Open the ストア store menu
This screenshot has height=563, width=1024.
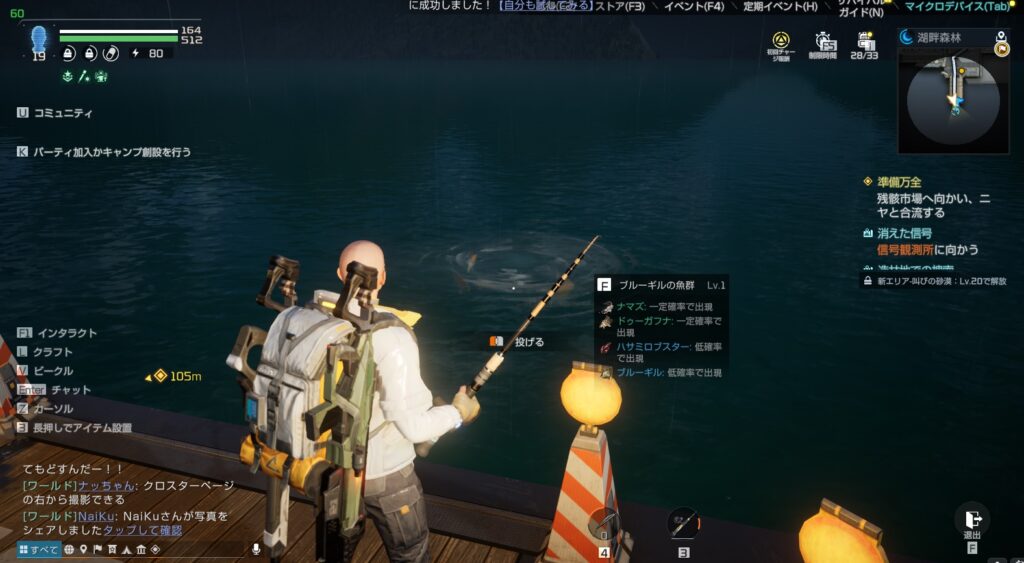(x=620, y=7)
